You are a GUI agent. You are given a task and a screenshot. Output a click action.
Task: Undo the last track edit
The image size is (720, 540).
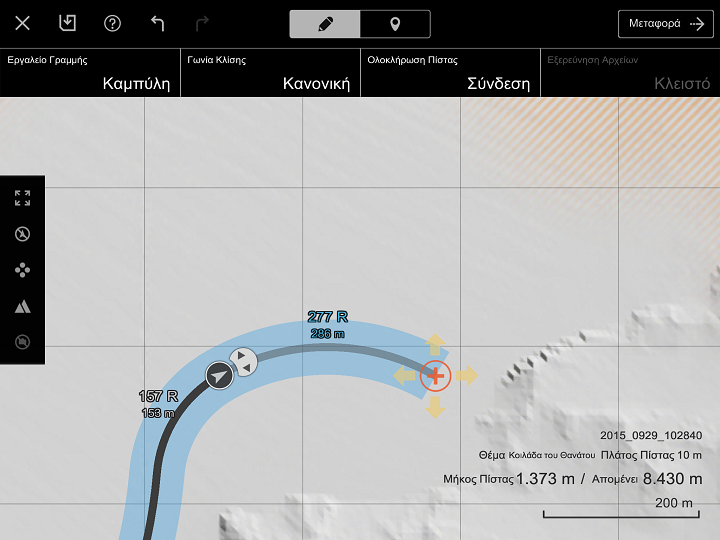(157, 24)
